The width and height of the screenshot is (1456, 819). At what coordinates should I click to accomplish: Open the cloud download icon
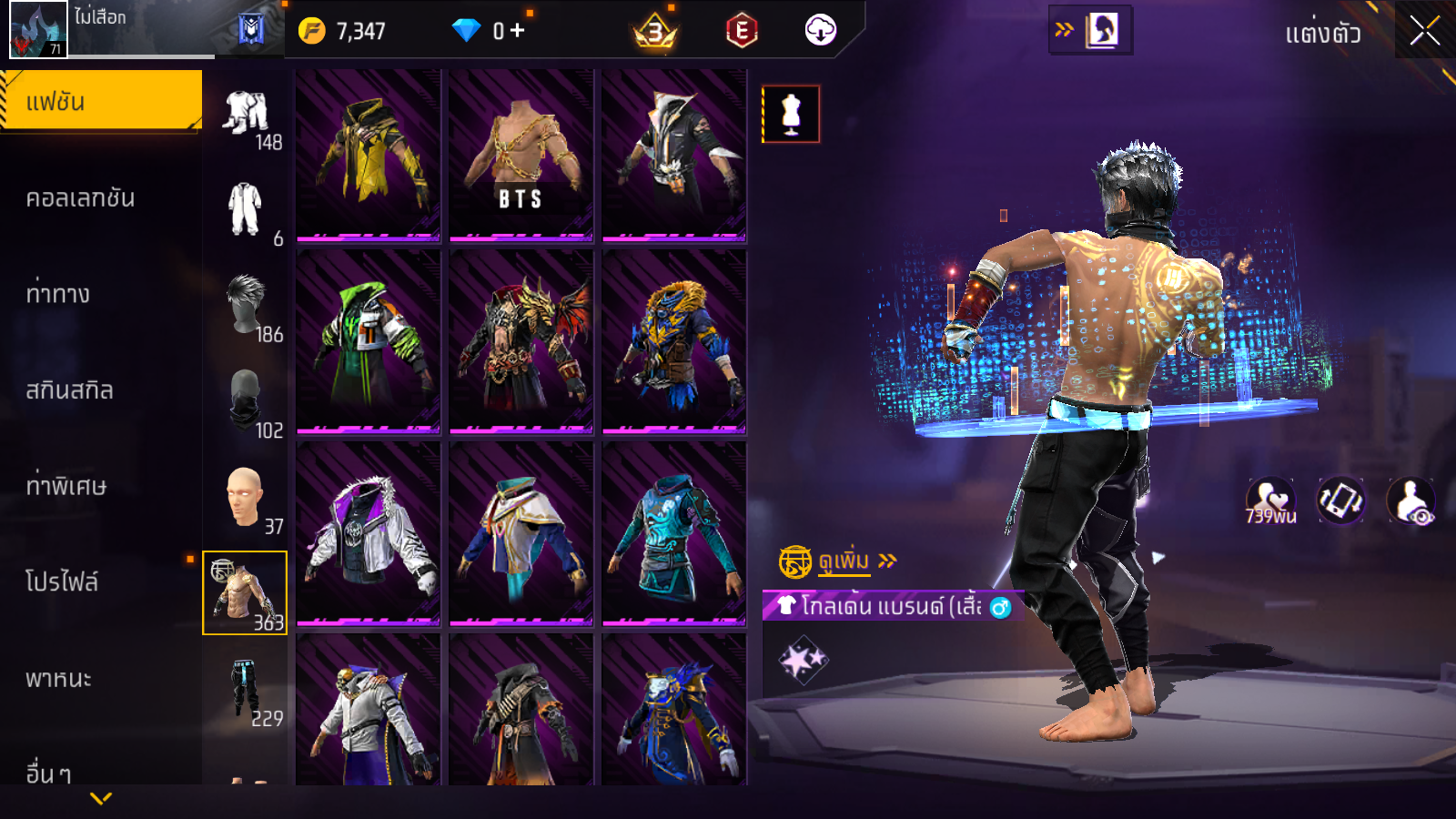[820, 31]
